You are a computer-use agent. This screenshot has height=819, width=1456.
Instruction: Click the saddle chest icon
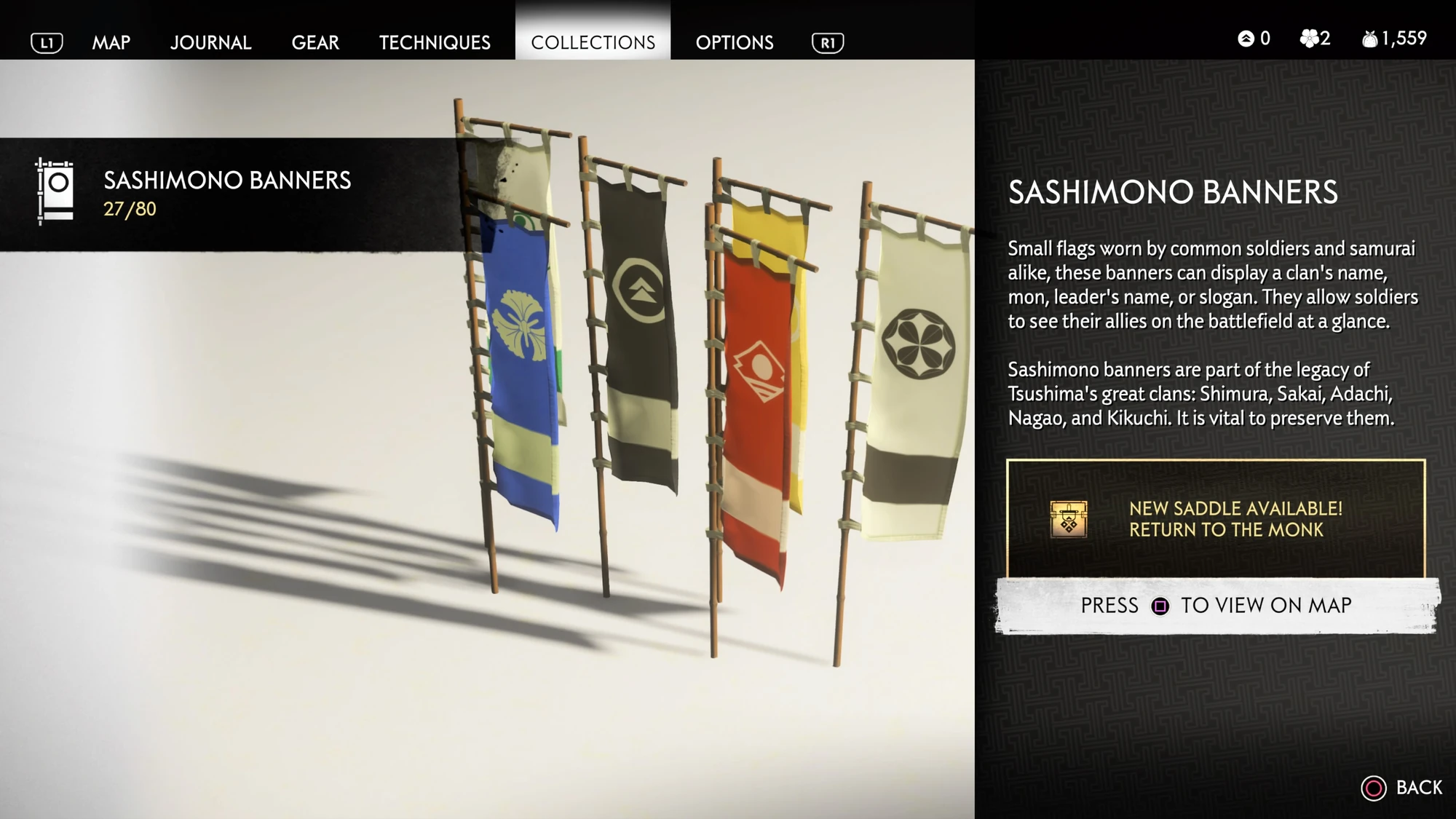[1067, 519]
